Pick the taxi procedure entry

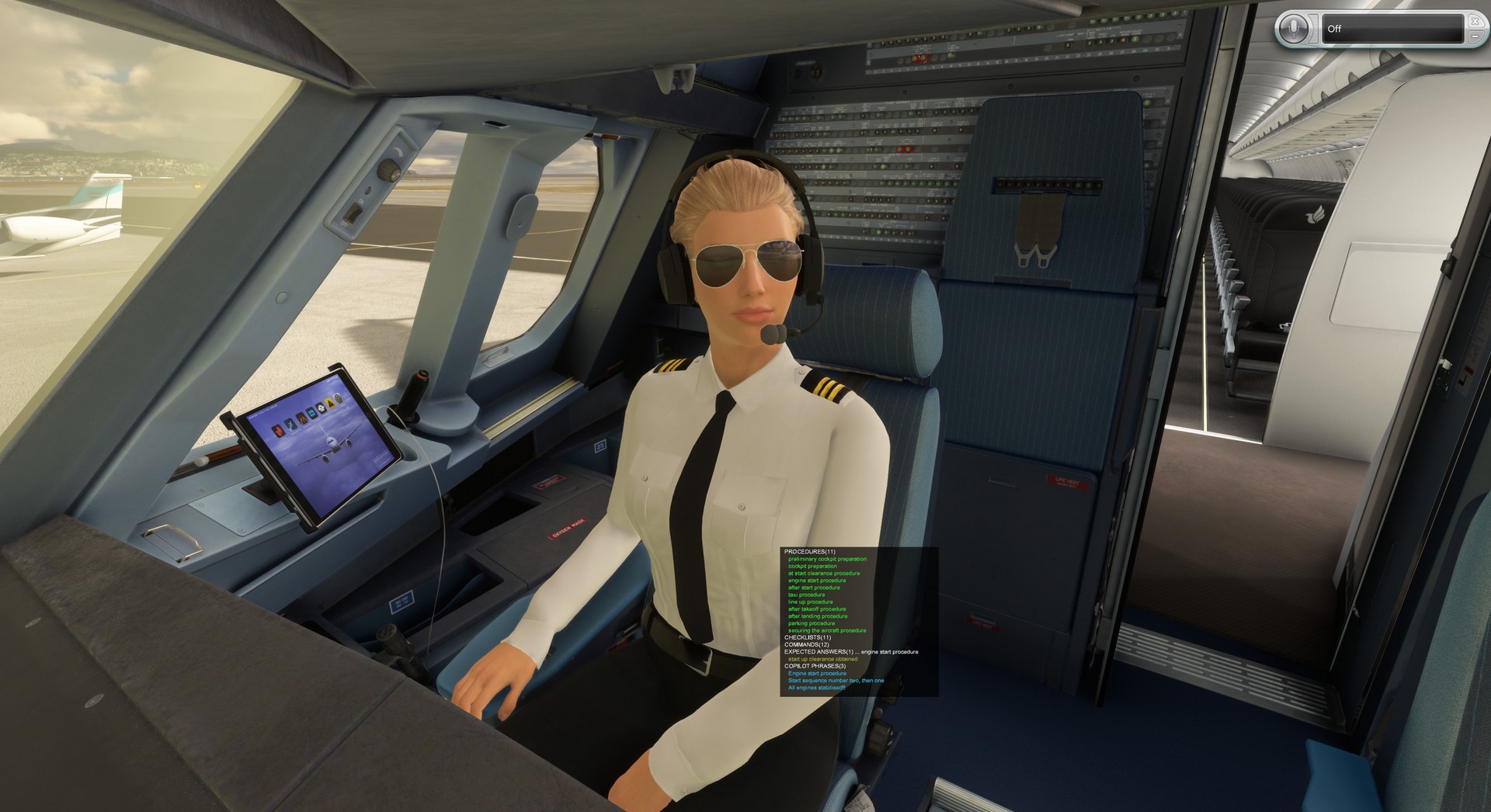[x=806, y=595]
